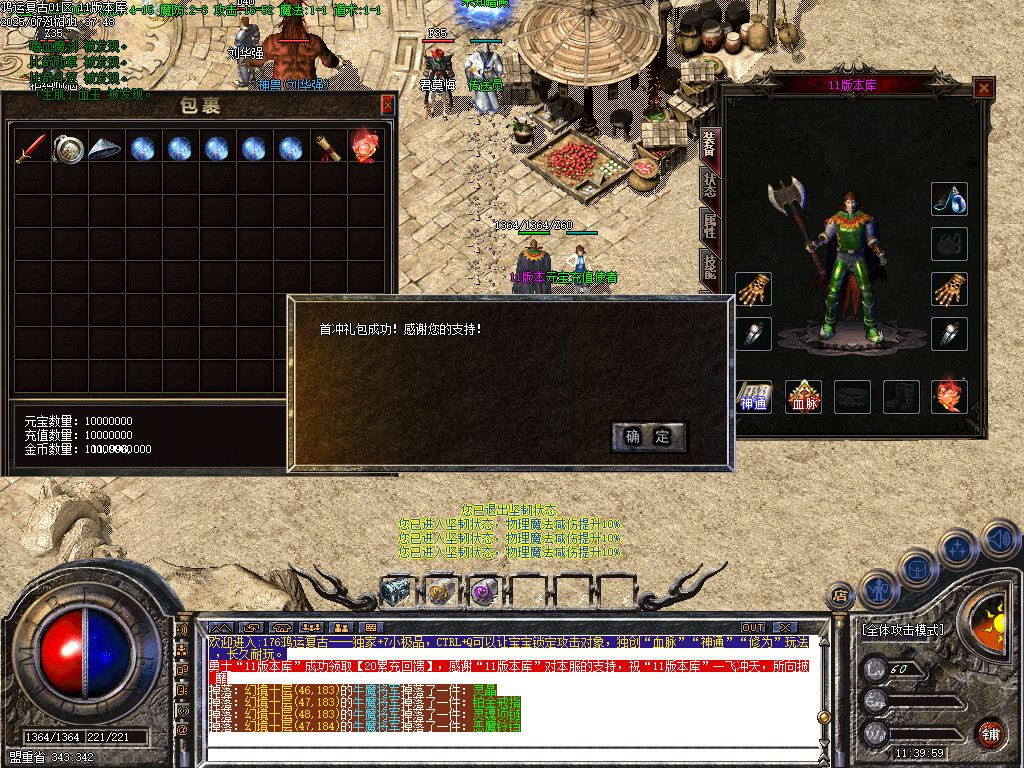The width and height of the screenshot is (1024, 768).
Task: Click the 铺 stall button
Action: pos(990,732)
